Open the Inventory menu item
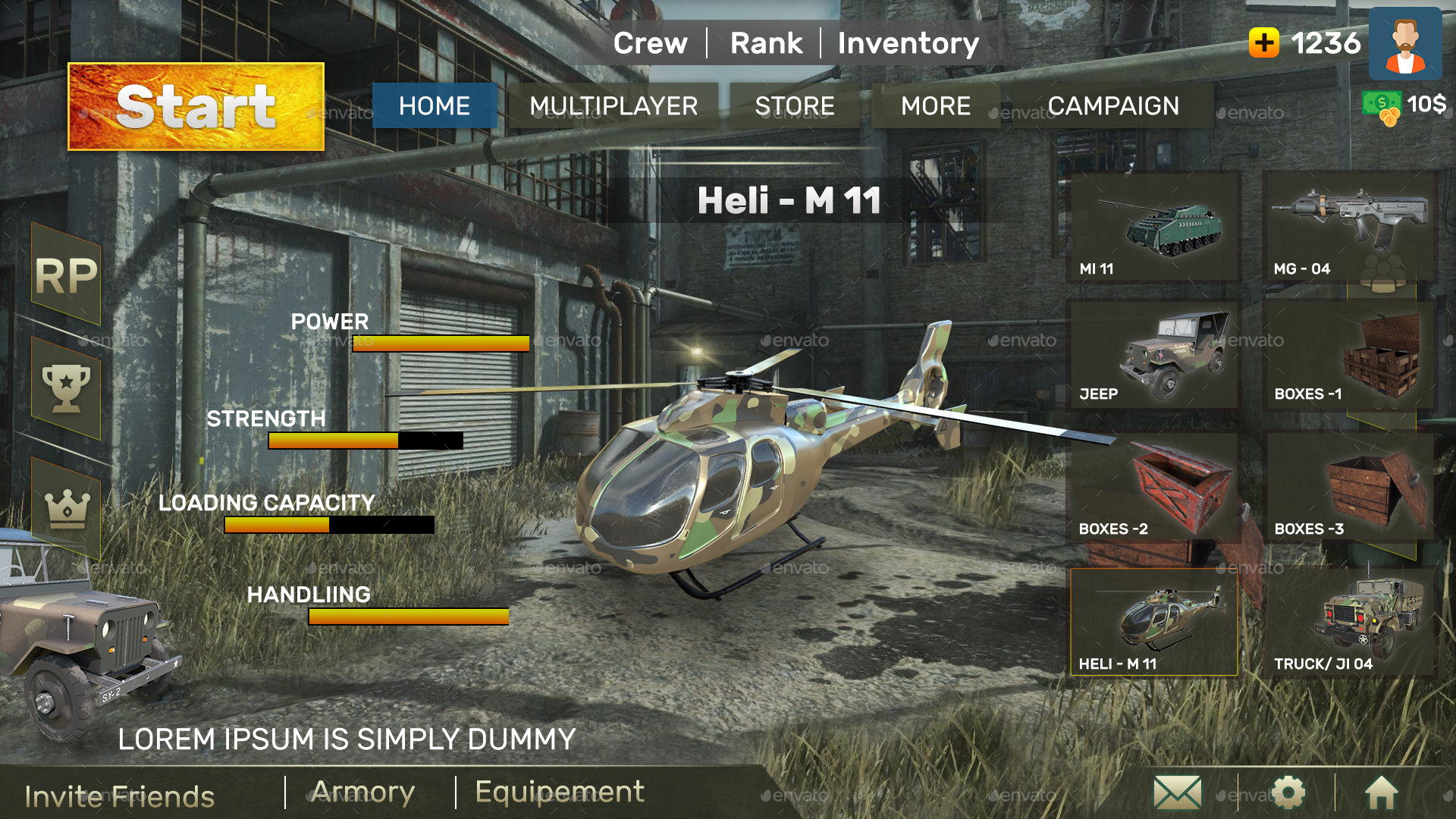1456x819 pixels. [x=908, y=43]
